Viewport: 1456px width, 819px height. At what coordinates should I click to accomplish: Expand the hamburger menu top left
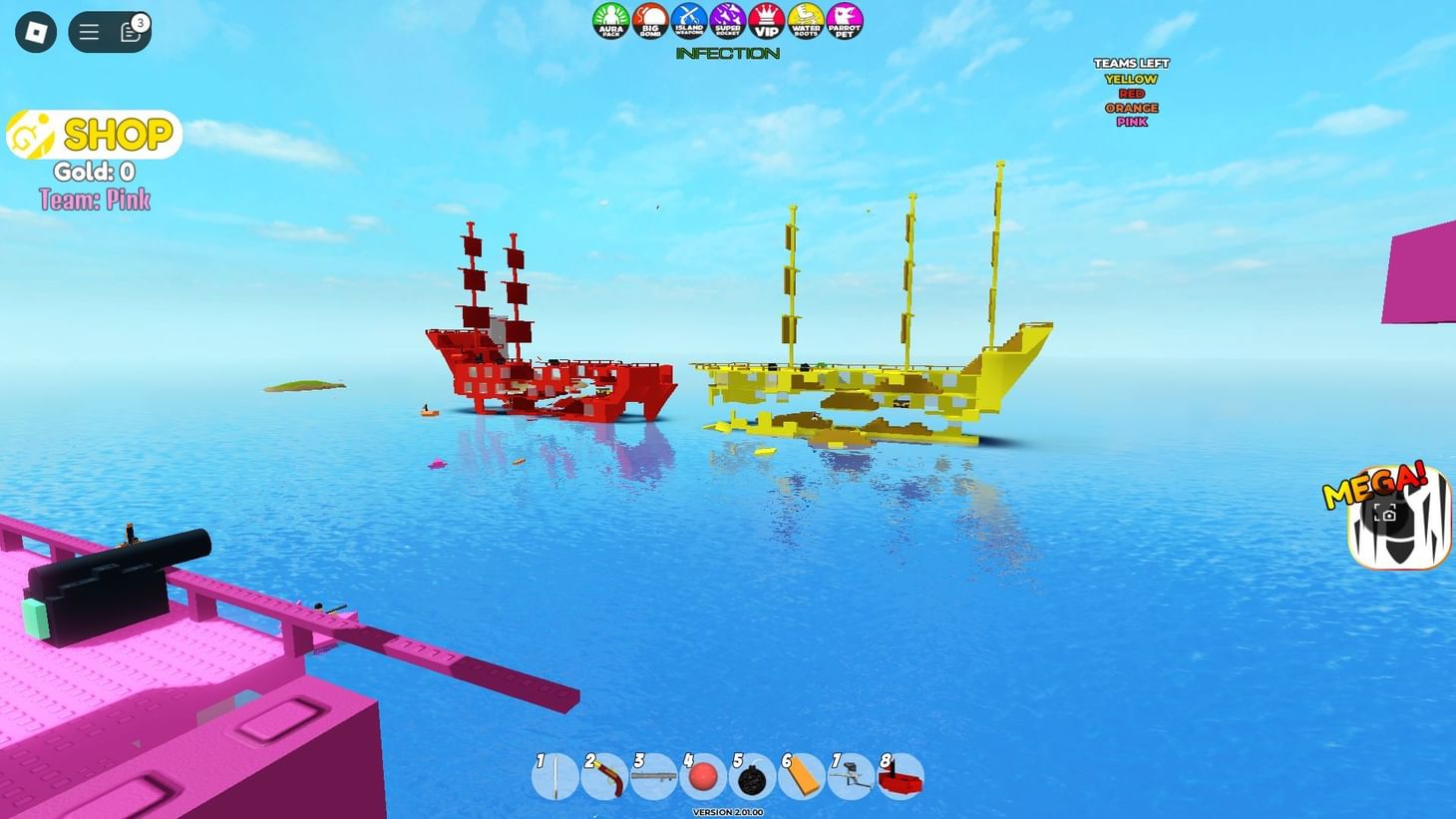pos(88,31)
